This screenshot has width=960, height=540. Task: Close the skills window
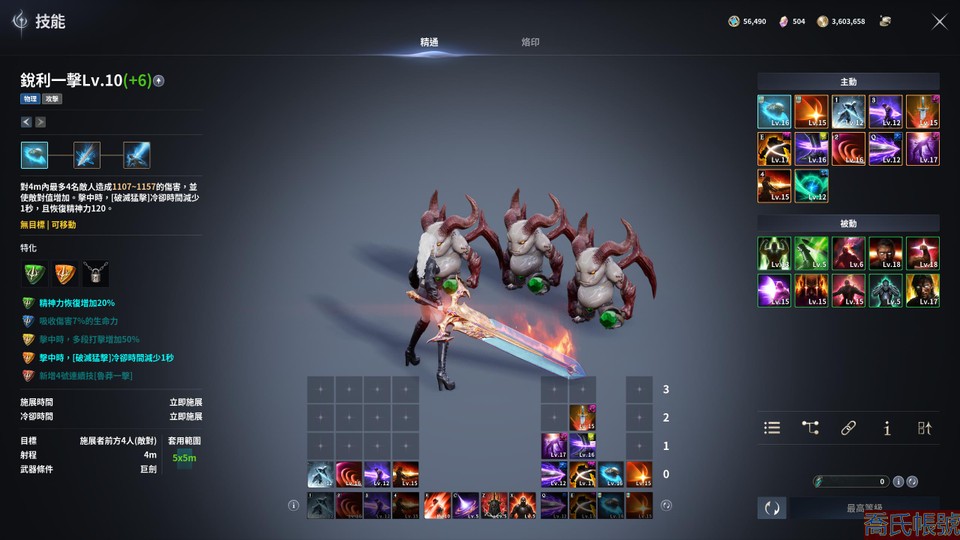939,21
